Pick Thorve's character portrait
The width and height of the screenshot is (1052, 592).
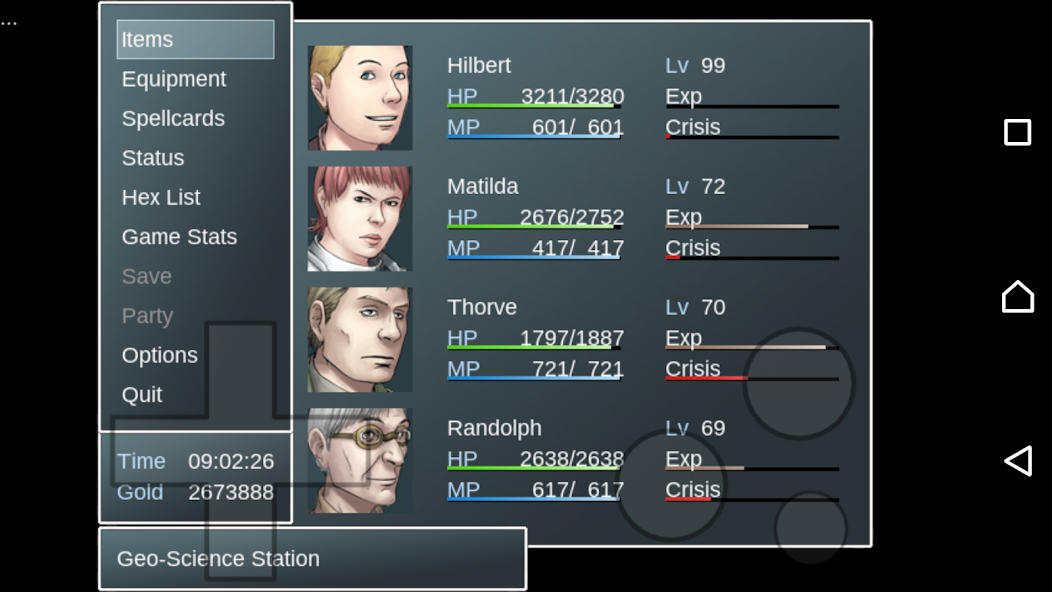point(360,340)
